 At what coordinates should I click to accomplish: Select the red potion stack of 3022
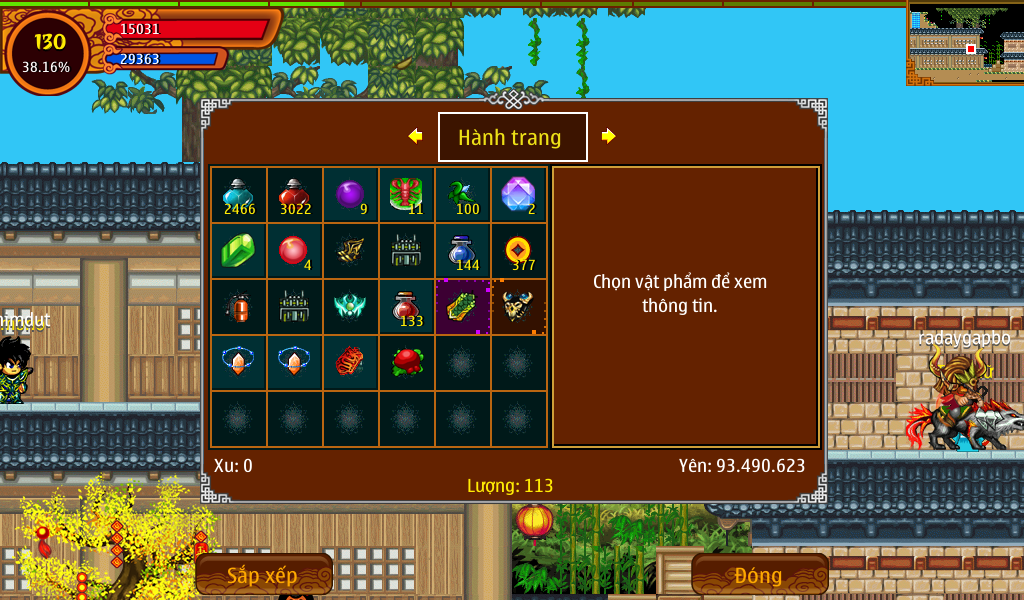(294, 195)
